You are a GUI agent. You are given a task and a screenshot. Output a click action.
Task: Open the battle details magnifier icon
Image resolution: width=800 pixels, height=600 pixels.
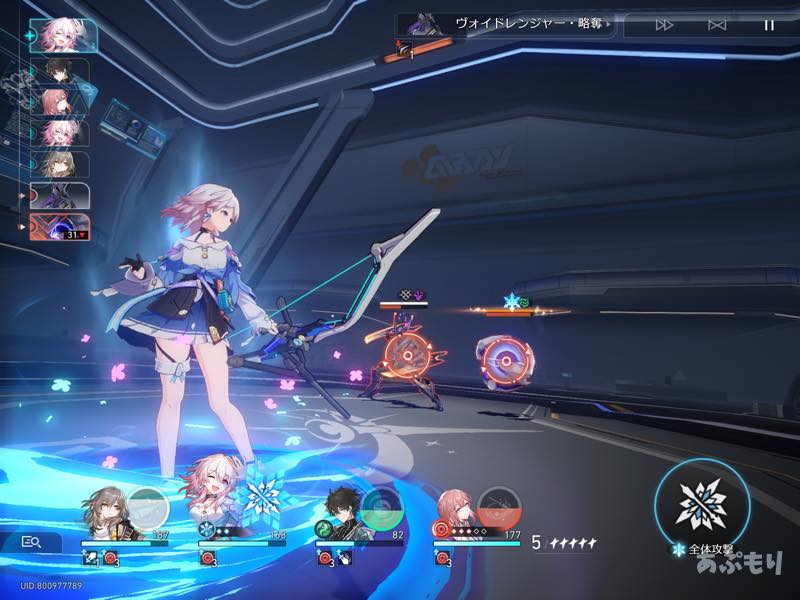pyautogui.click(x=31, y=542)
